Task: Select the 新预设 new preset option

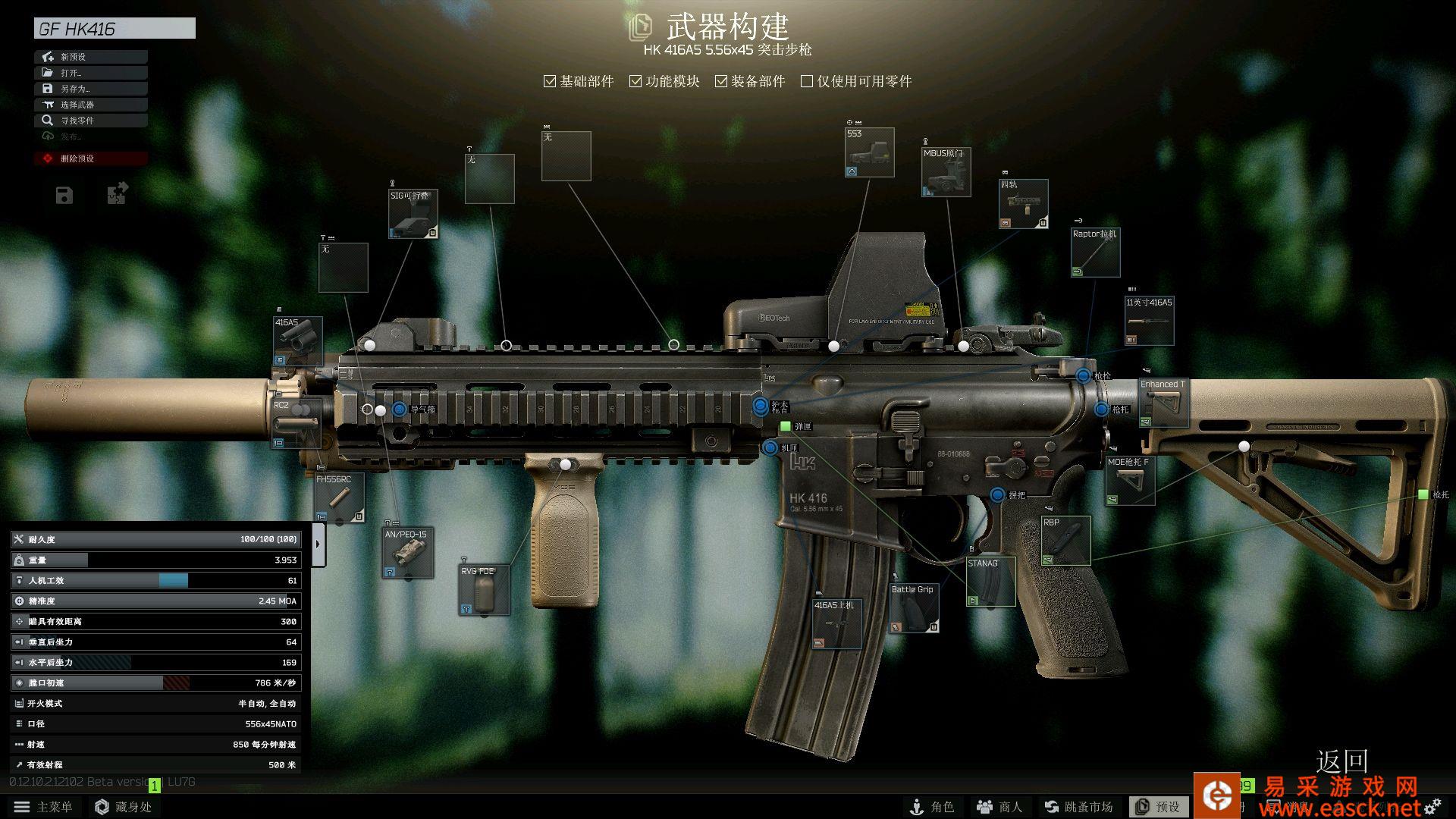Action: 90,57
